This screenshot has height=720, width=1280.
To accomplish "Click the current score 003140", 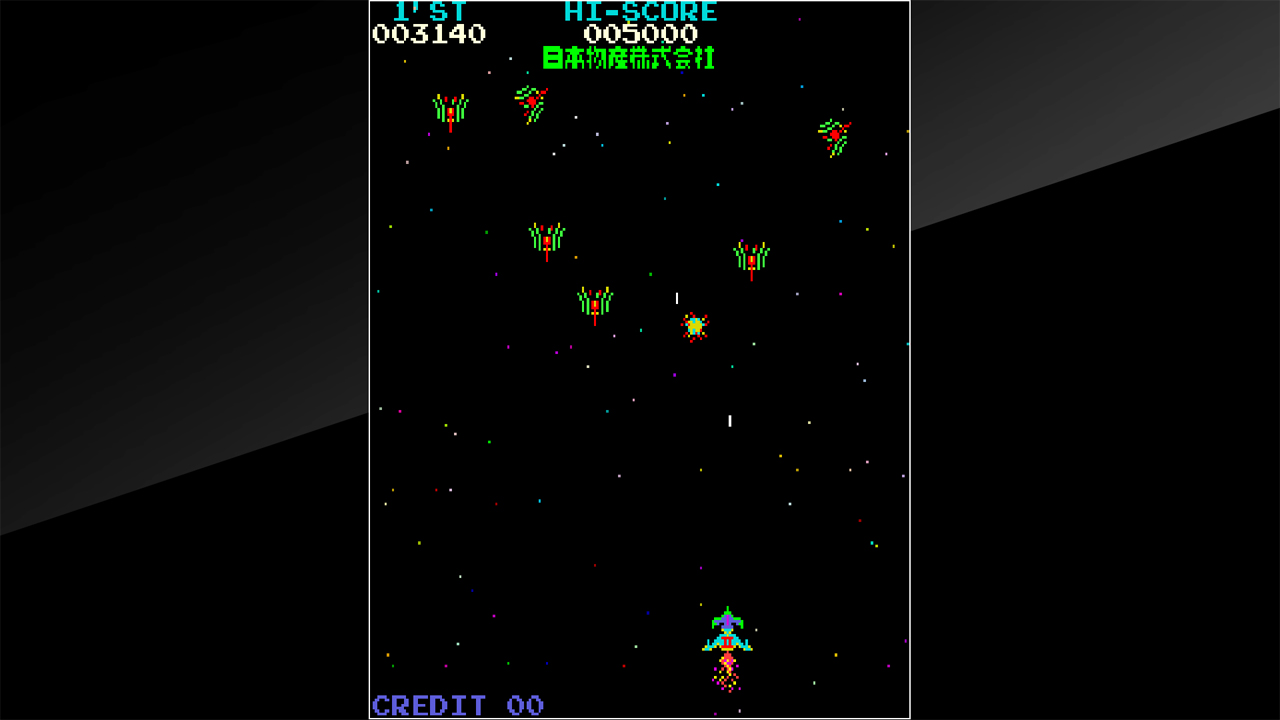I will [x=430, y=33].
